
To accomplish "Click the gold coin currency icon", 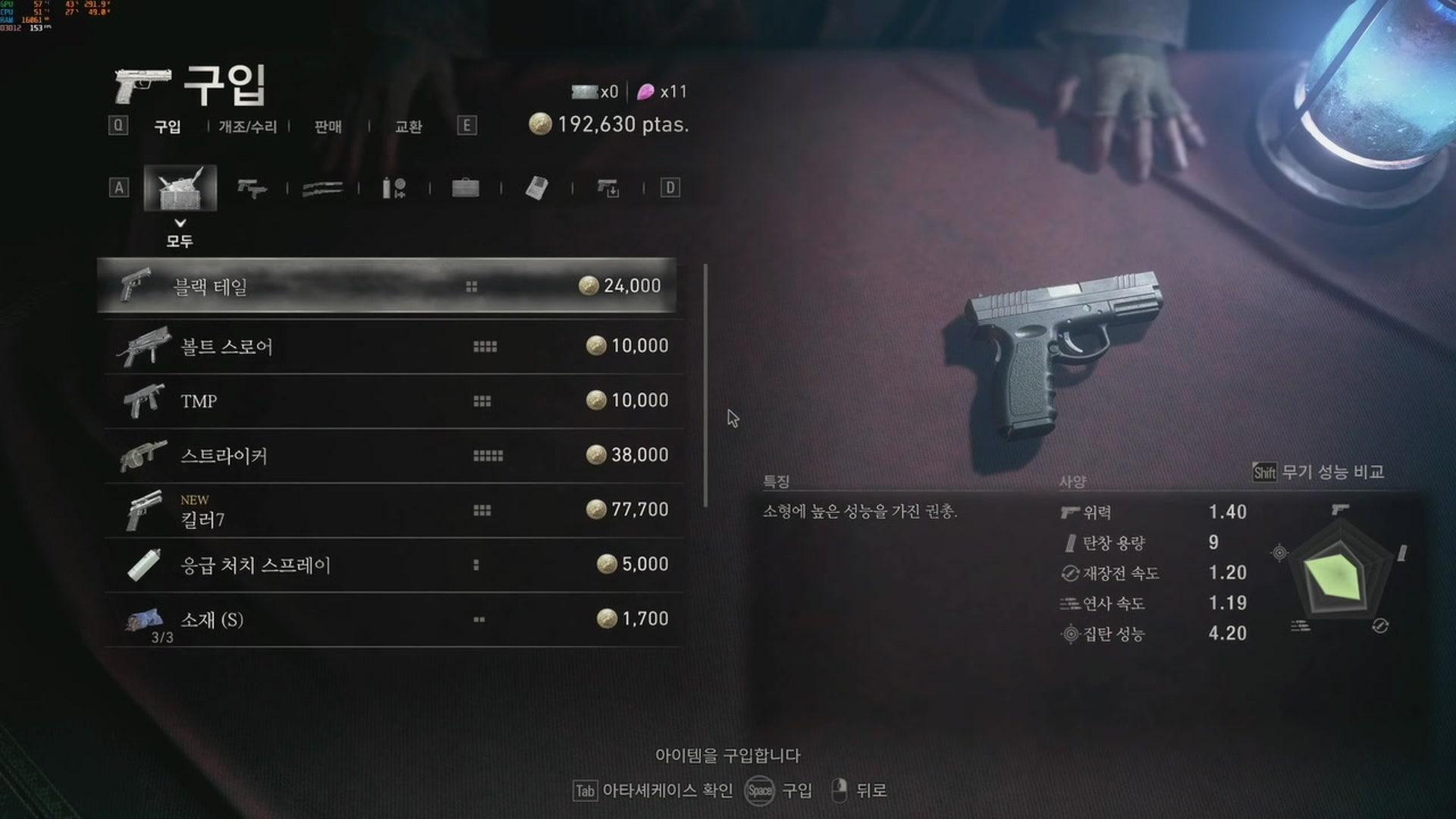I will click(540, 124).
